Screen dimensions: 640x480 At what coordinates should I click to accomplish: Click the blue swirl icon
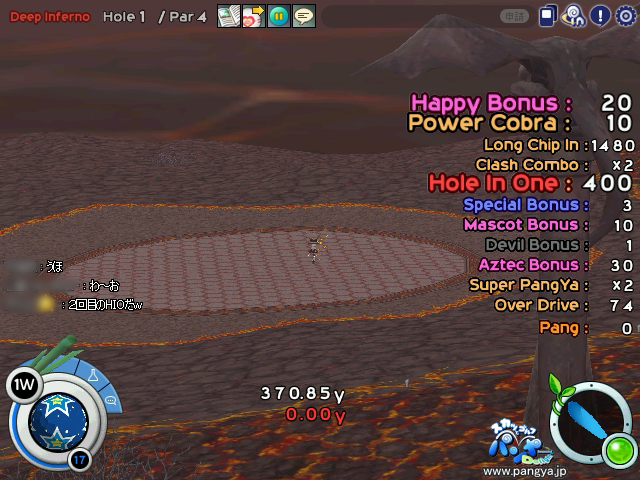tap(574, 16)
